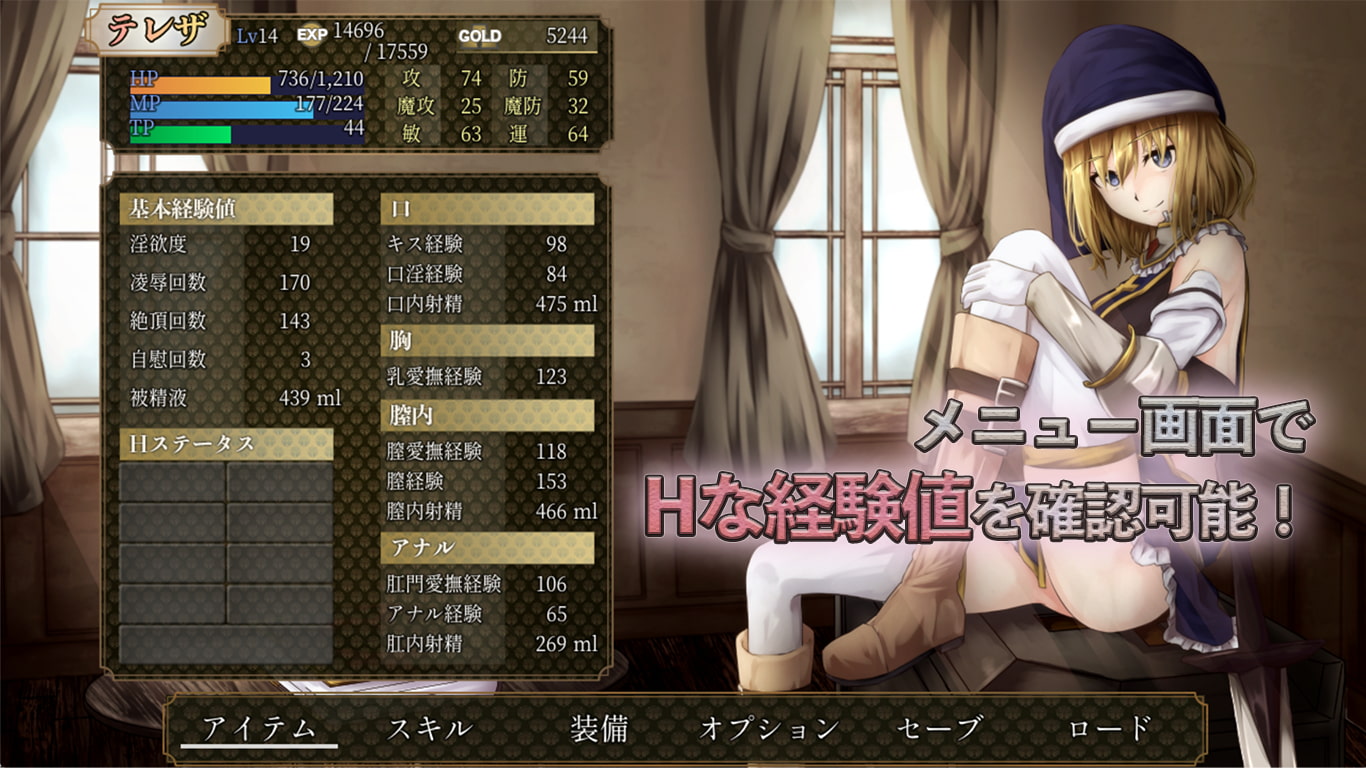The image size is (1366, 768).
Task: Open the セーブ save menu
Action: click(939, 728)
